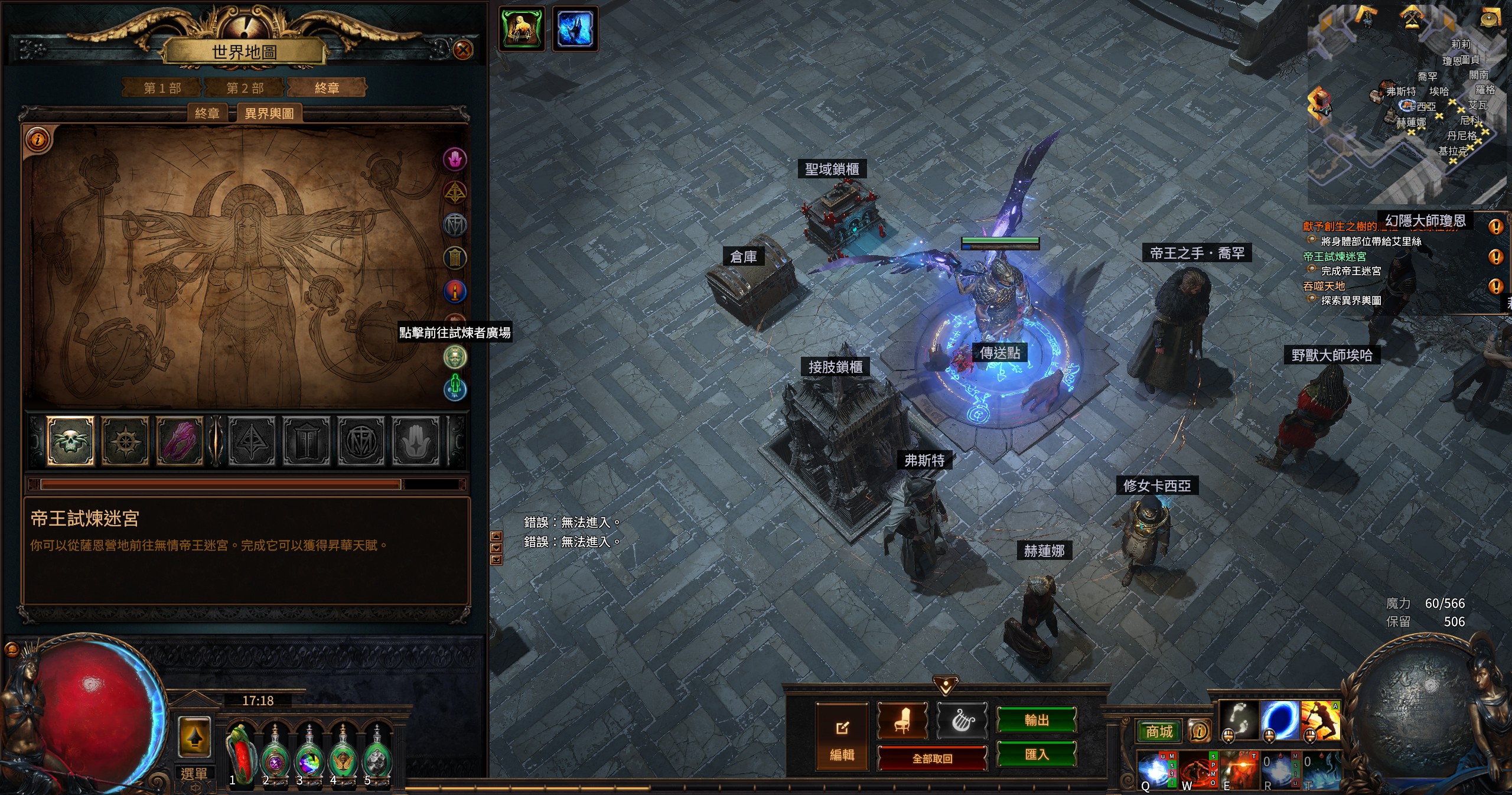This screenshot has width=1512, height=795.
Task: Switch to the 第2部 act tab
Action: coord(245,88)
